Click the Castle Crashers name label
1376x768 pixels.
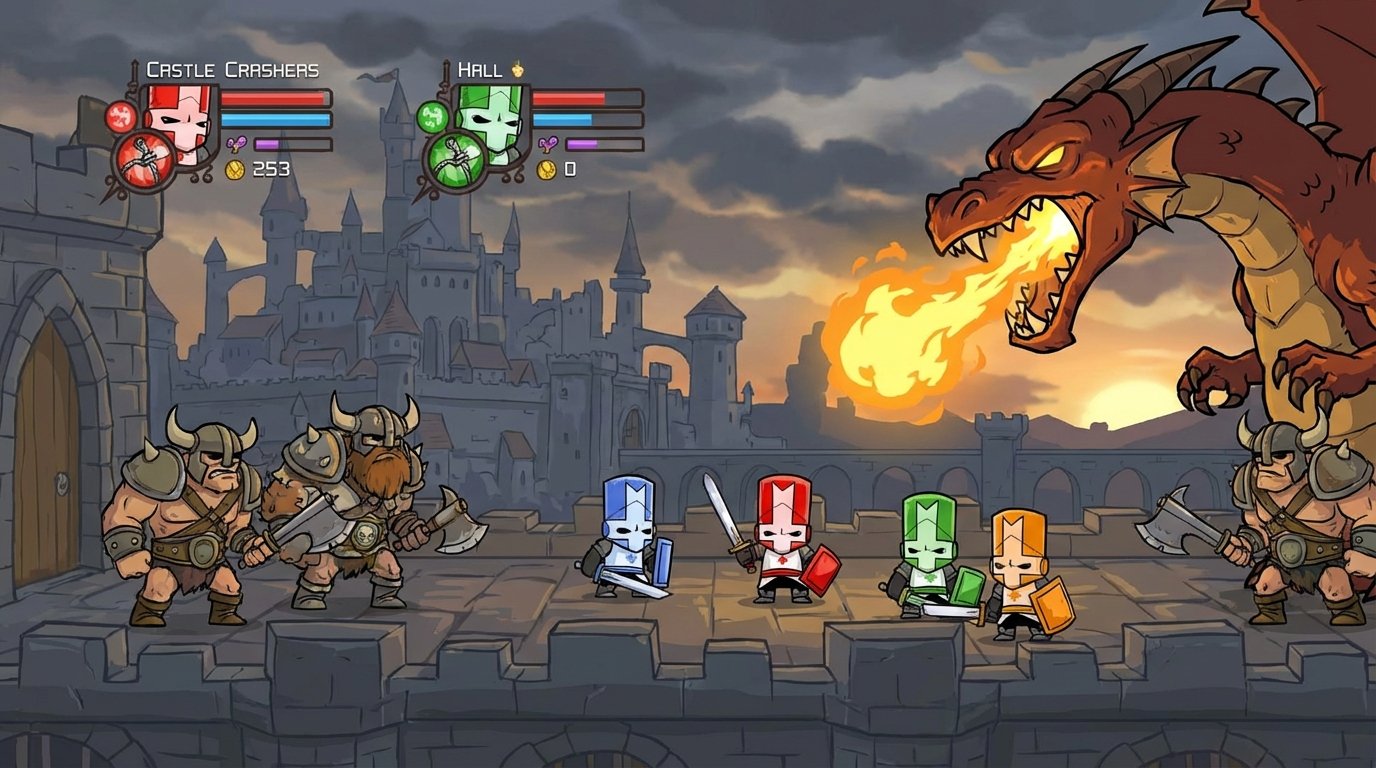click(231, 70)
